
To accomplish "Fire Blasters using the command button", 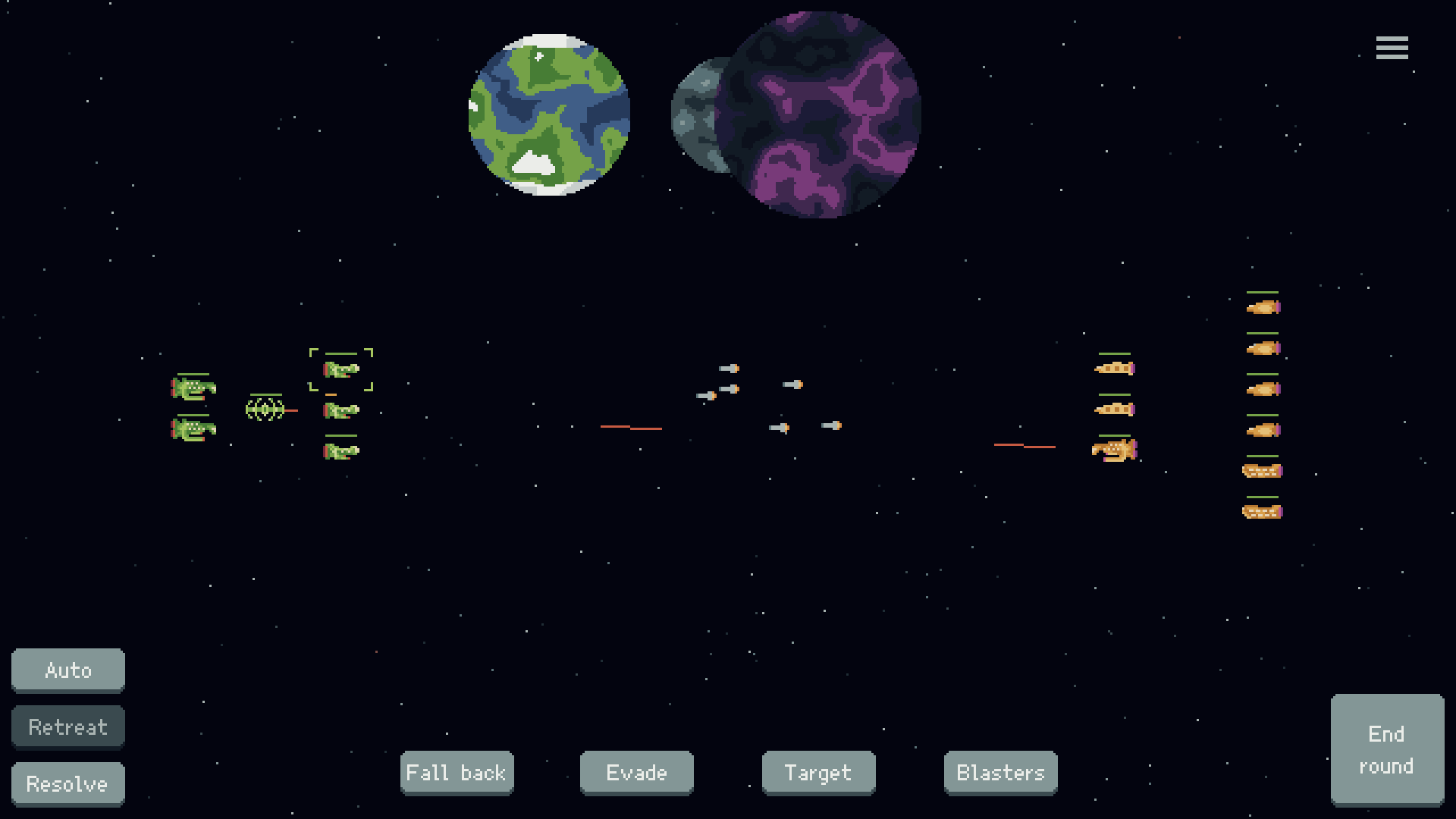I will [1000, 773].
